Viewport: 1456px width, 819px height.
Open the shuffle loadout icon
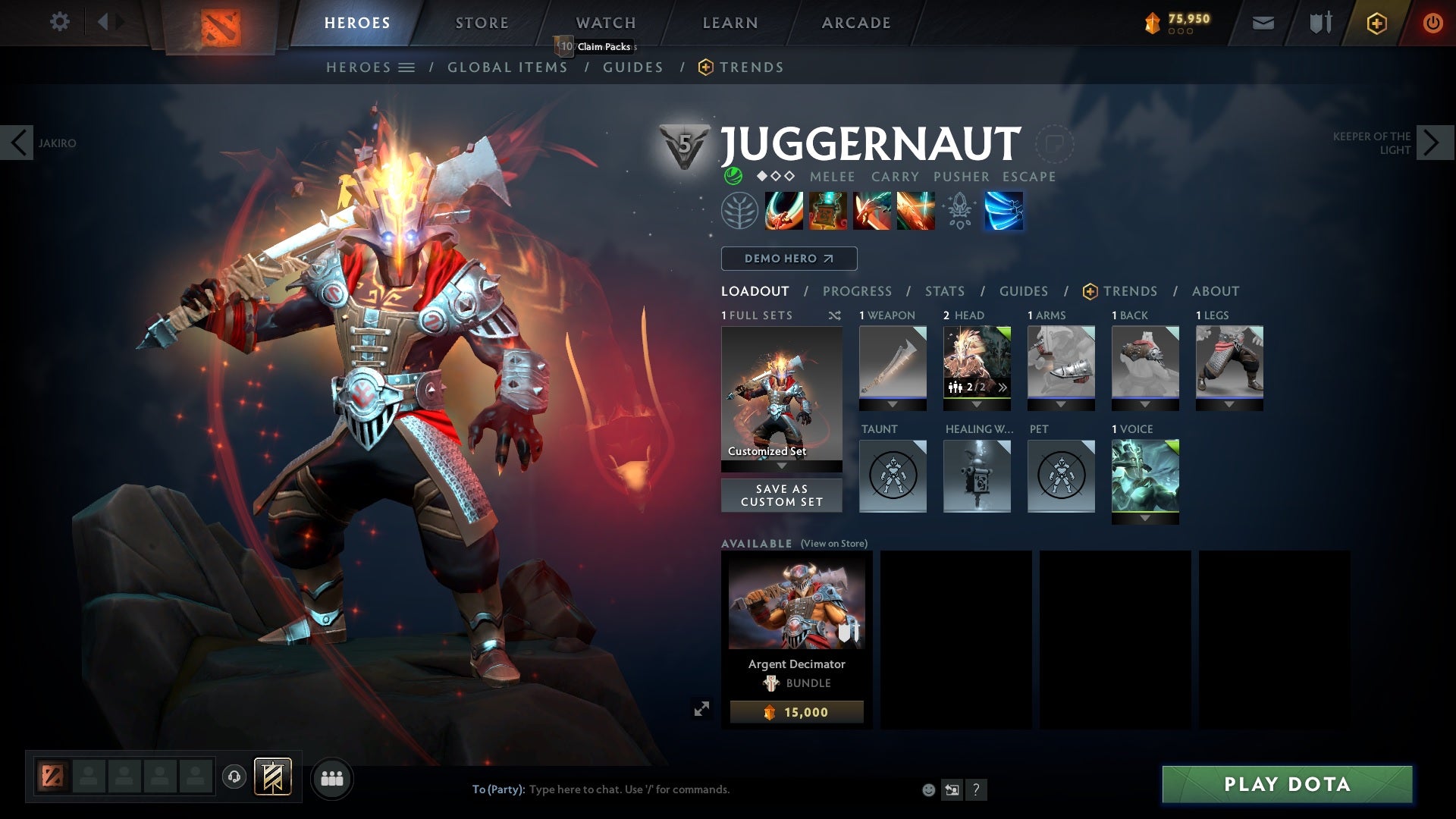click(x=834, y=315)
